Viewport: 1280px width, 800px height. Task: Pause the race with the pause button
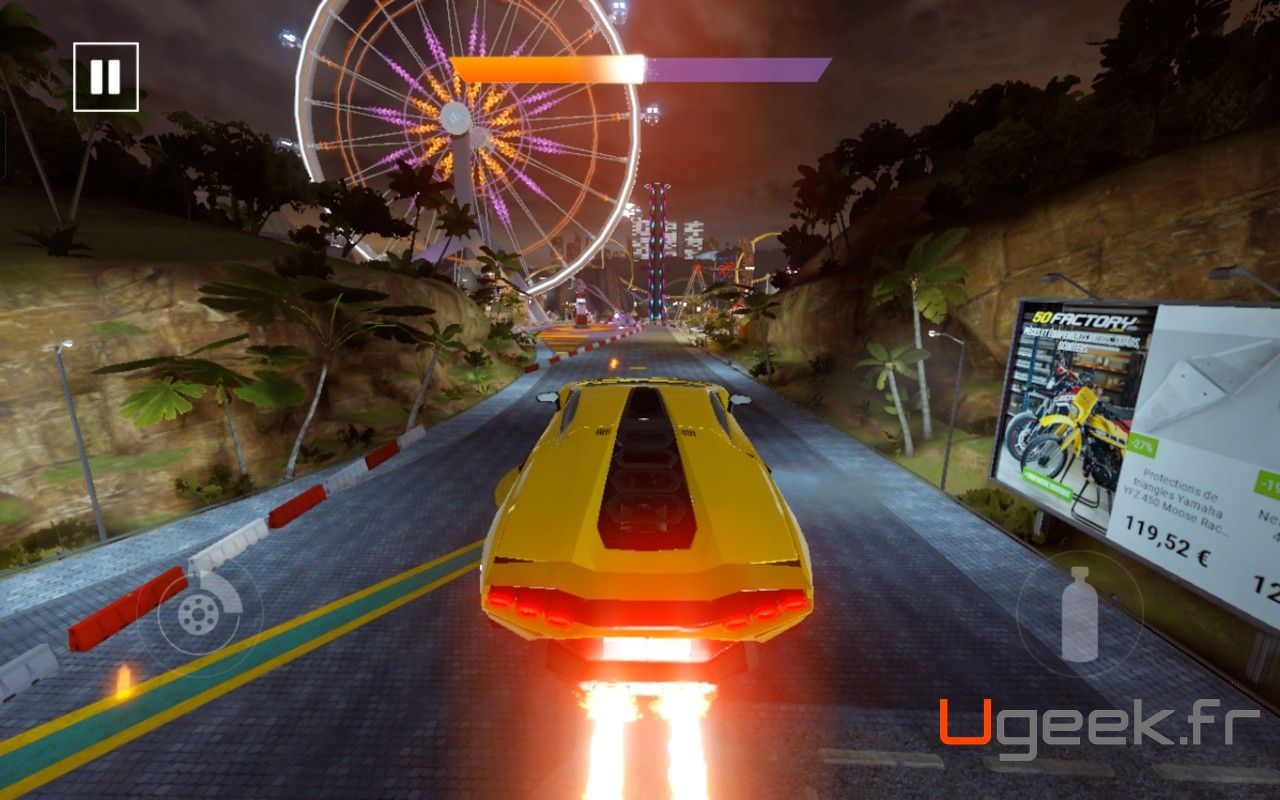pyautogui.click(x=105, y=77)
